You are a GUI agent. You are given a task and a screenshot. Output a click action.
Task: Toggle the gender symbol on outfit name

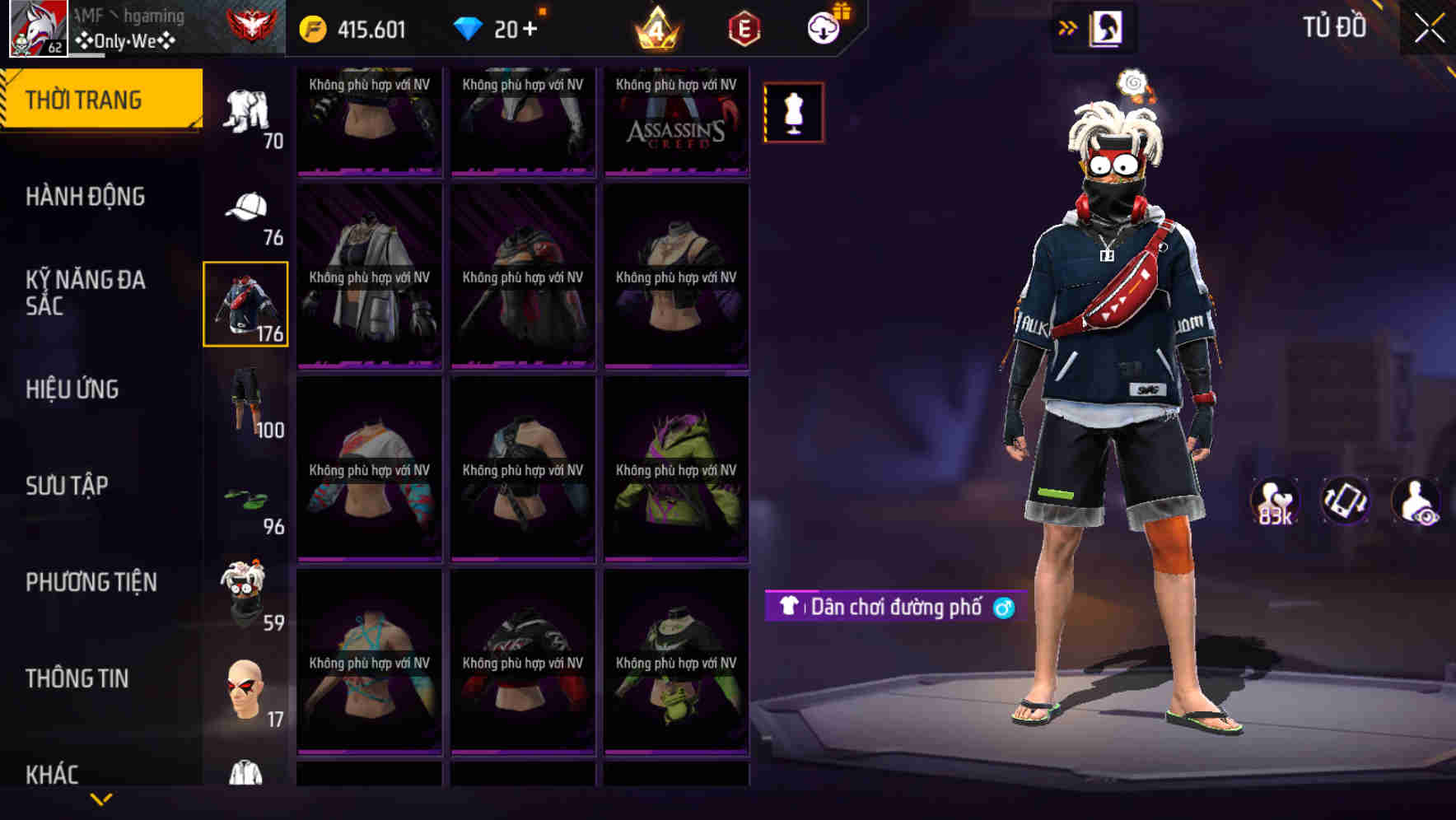(1007, 609)
